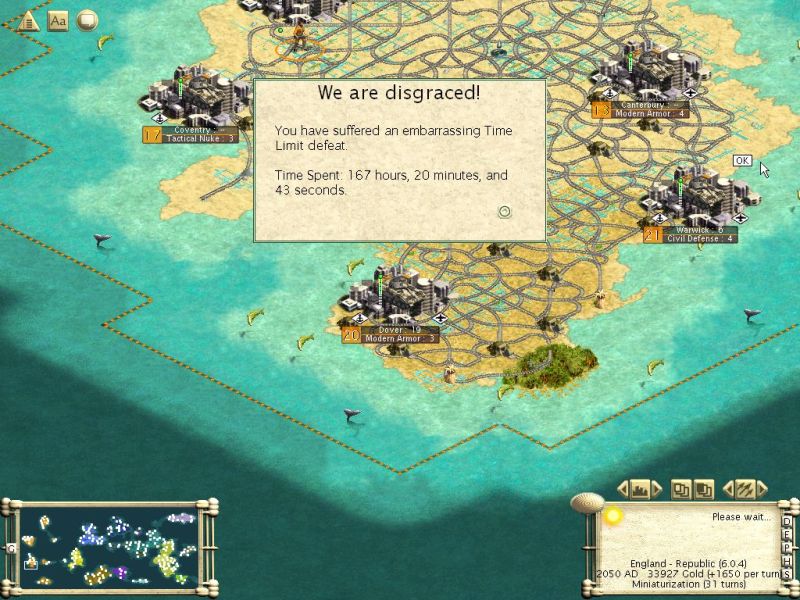Click the light stacked-squares button

(682, 489)
